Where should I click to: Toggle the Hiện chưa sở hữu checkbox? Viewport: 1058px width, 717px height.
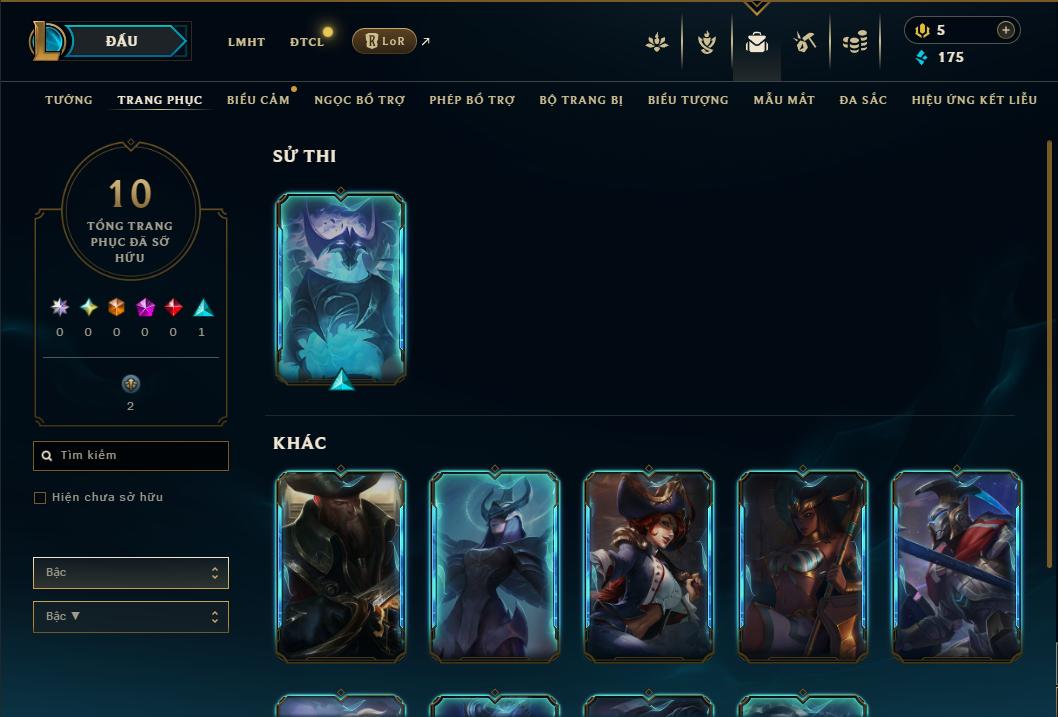40,498
